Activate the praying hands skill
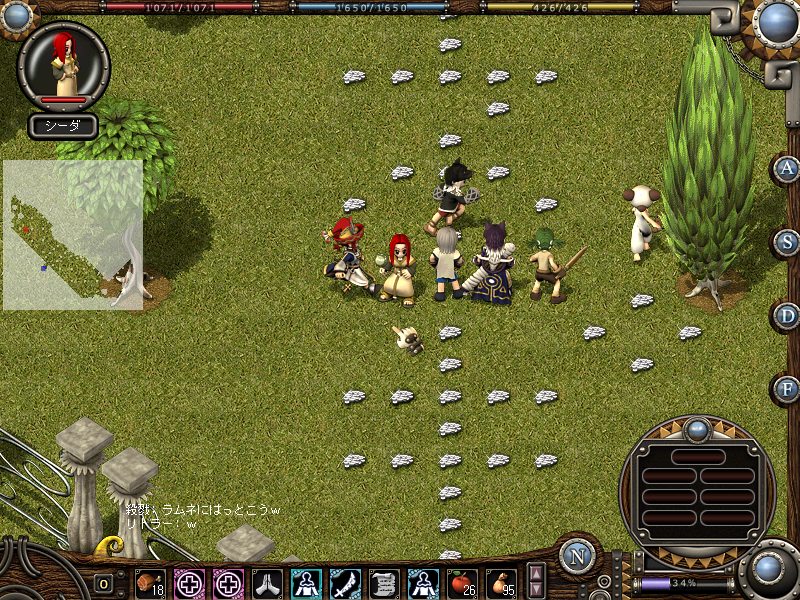The width and height of the screenshot is (800, 600). coord(267,582)
